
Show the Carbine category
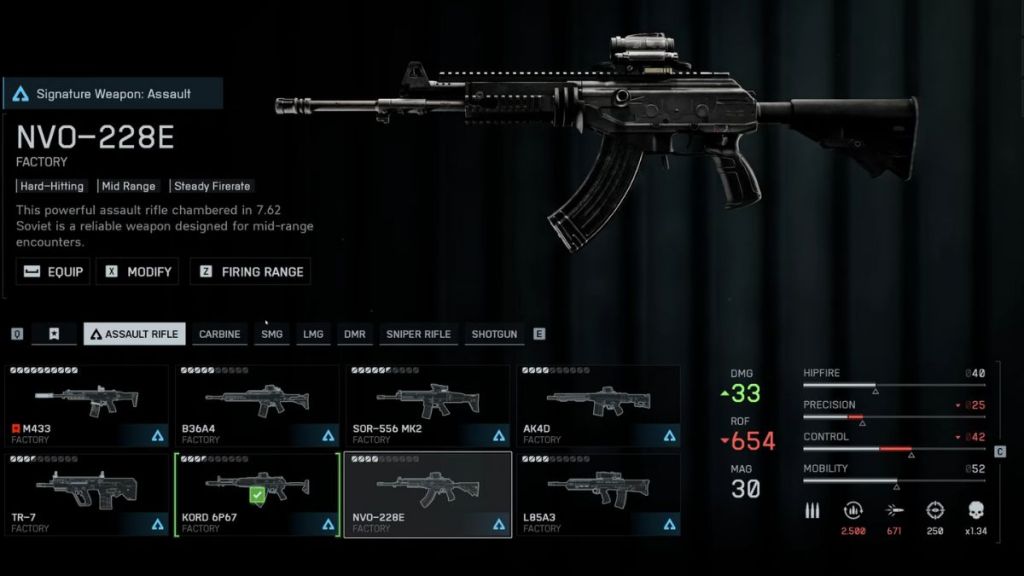[219, 334]
